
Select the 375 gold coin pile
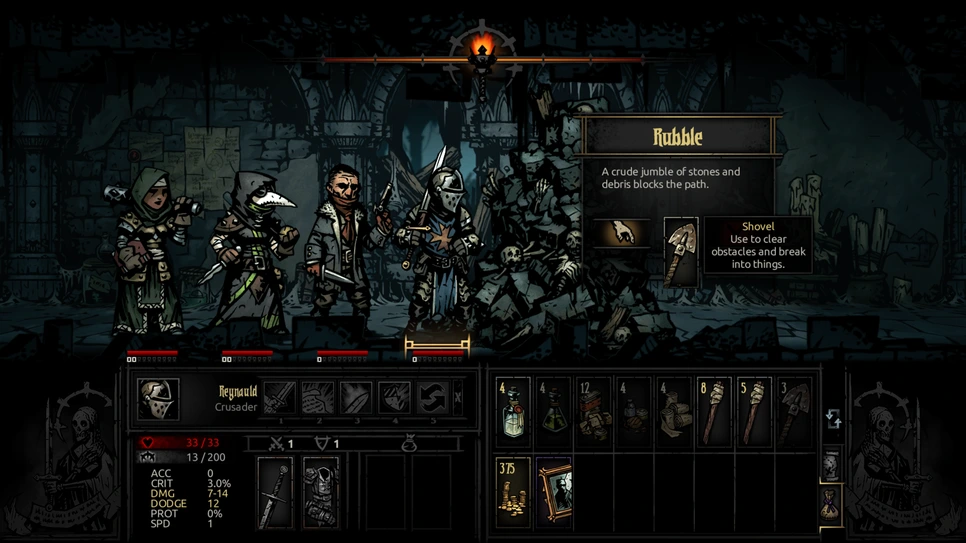pos(514,491)
